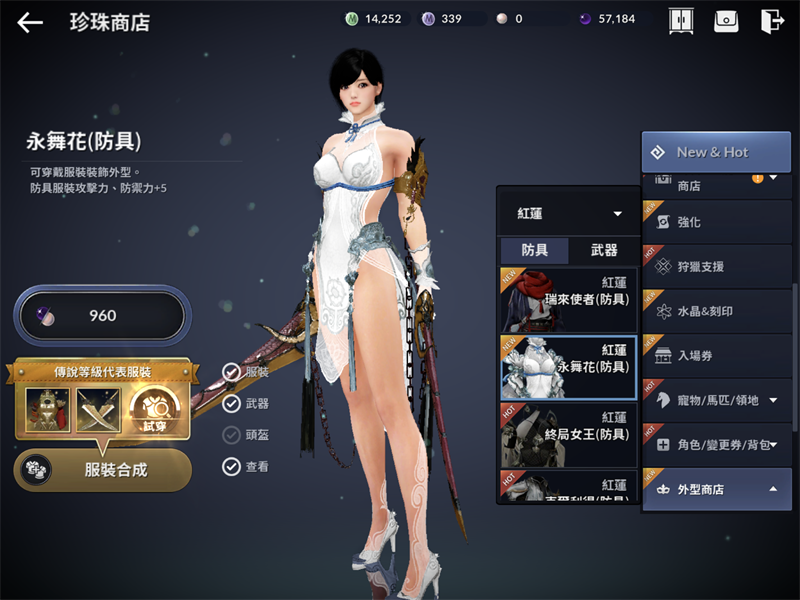Toggle the 查看 checkbox
This screenshot has width=800, height=600.
click(x=232, y=465)
